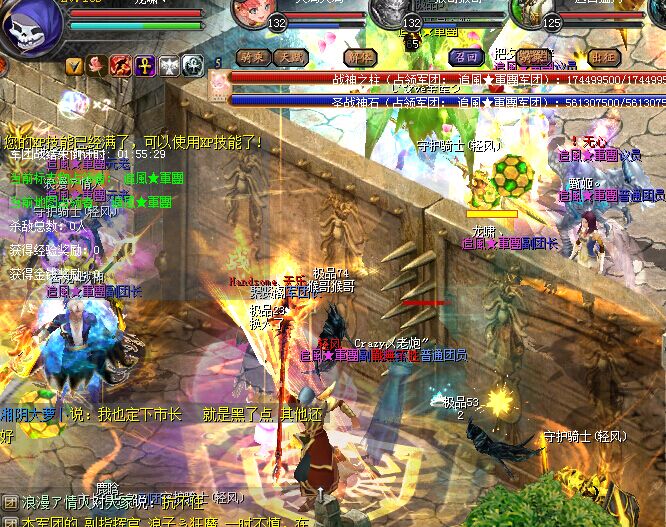Click the blue 召回 (Recall) button
666x527 pixels.
[466, 57]
